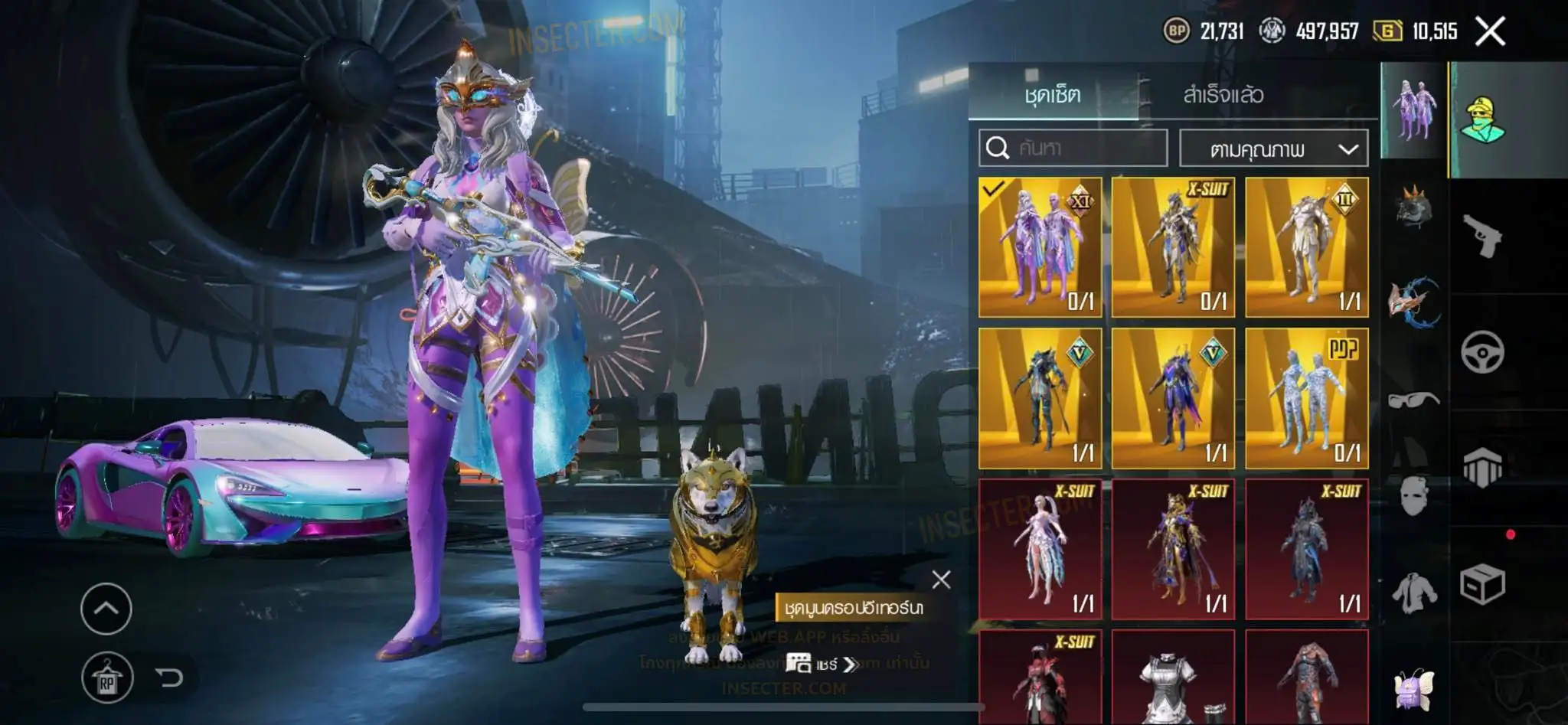Click the undo arrow button
This screenshot has width=1568, height=725.
pos(169,678)
